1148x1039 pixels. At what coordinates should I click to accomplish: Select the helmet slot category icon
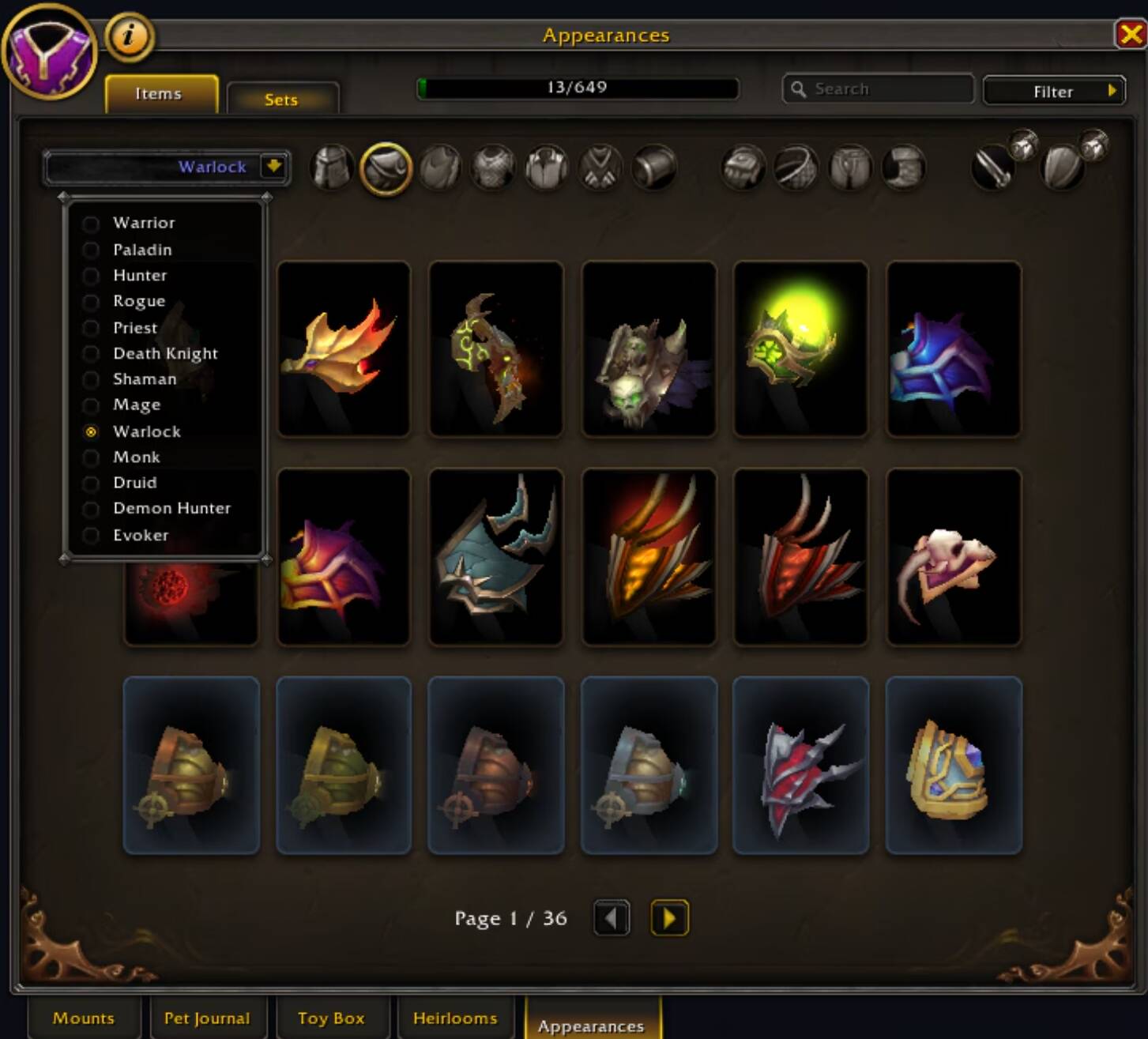(332, 168)
